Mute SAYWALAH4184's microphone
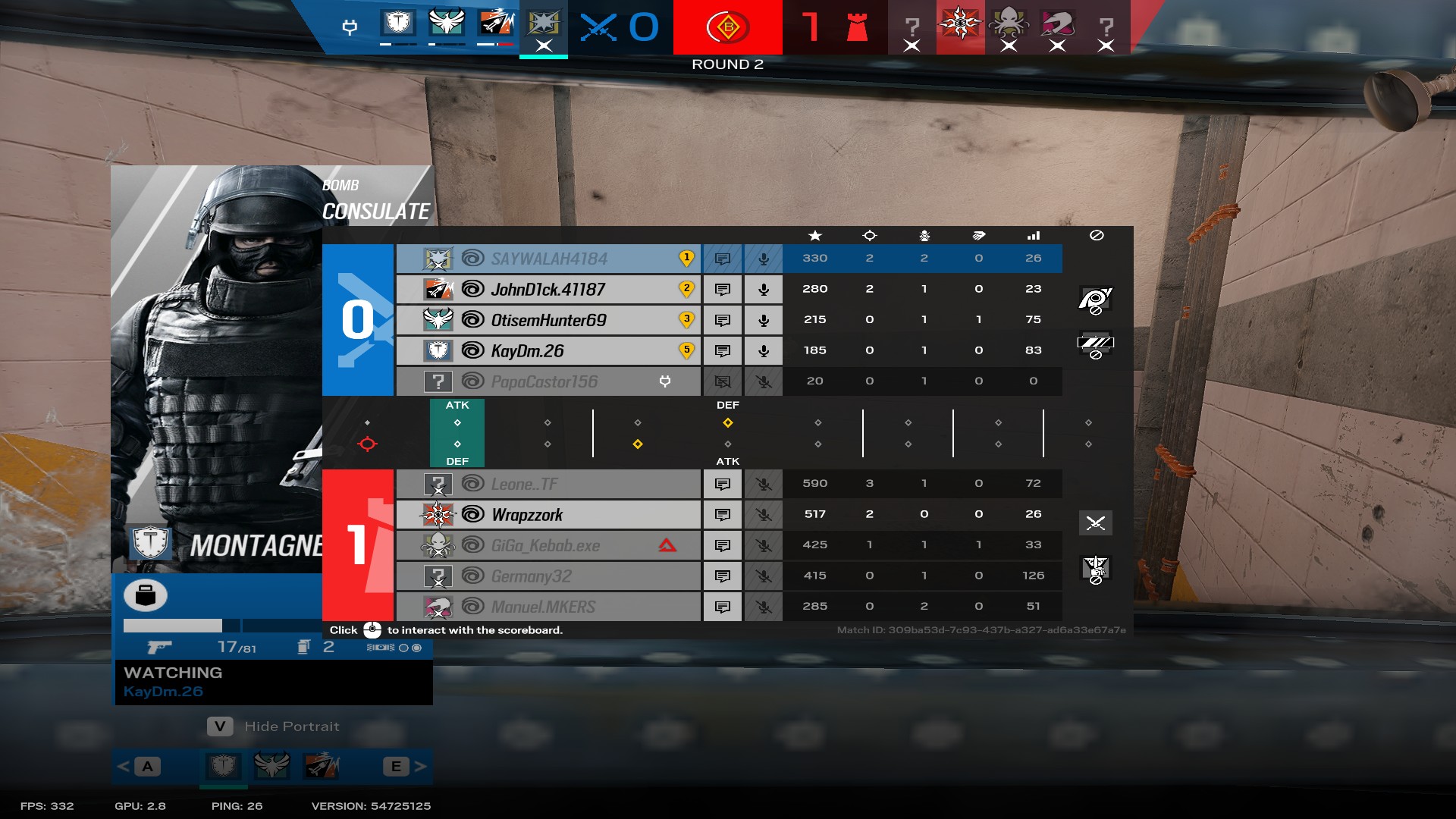The height and width of the screenshot is (819, 1456). [763, 259]
